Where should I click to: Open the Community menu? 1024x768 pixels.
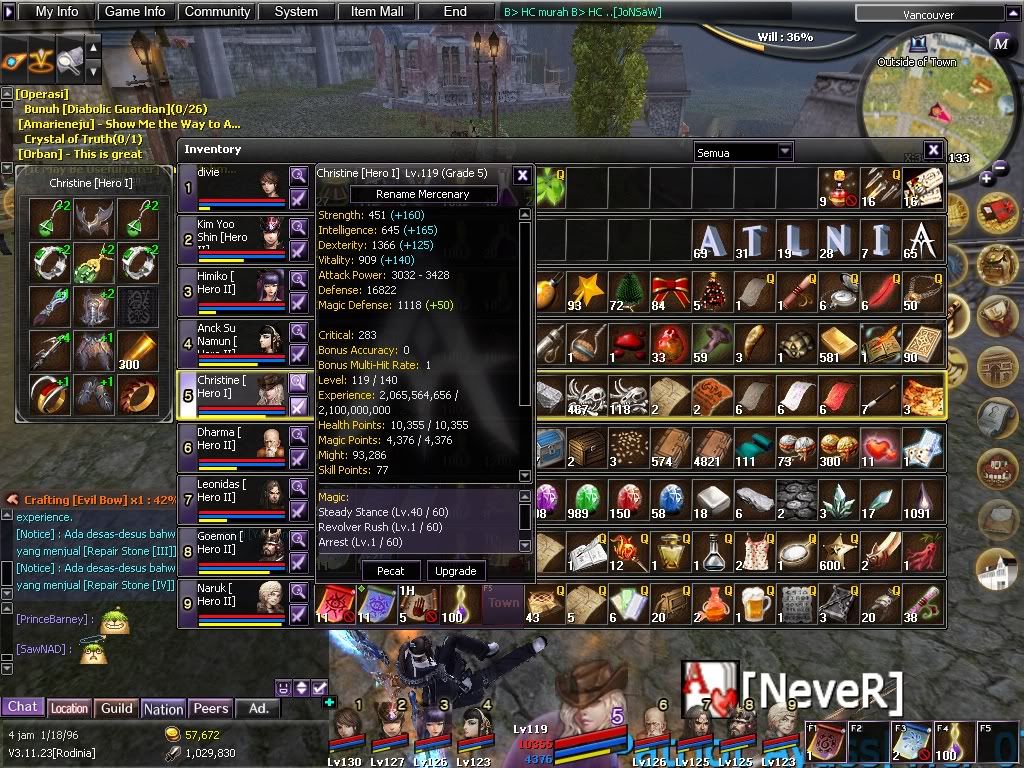point(217,12)
